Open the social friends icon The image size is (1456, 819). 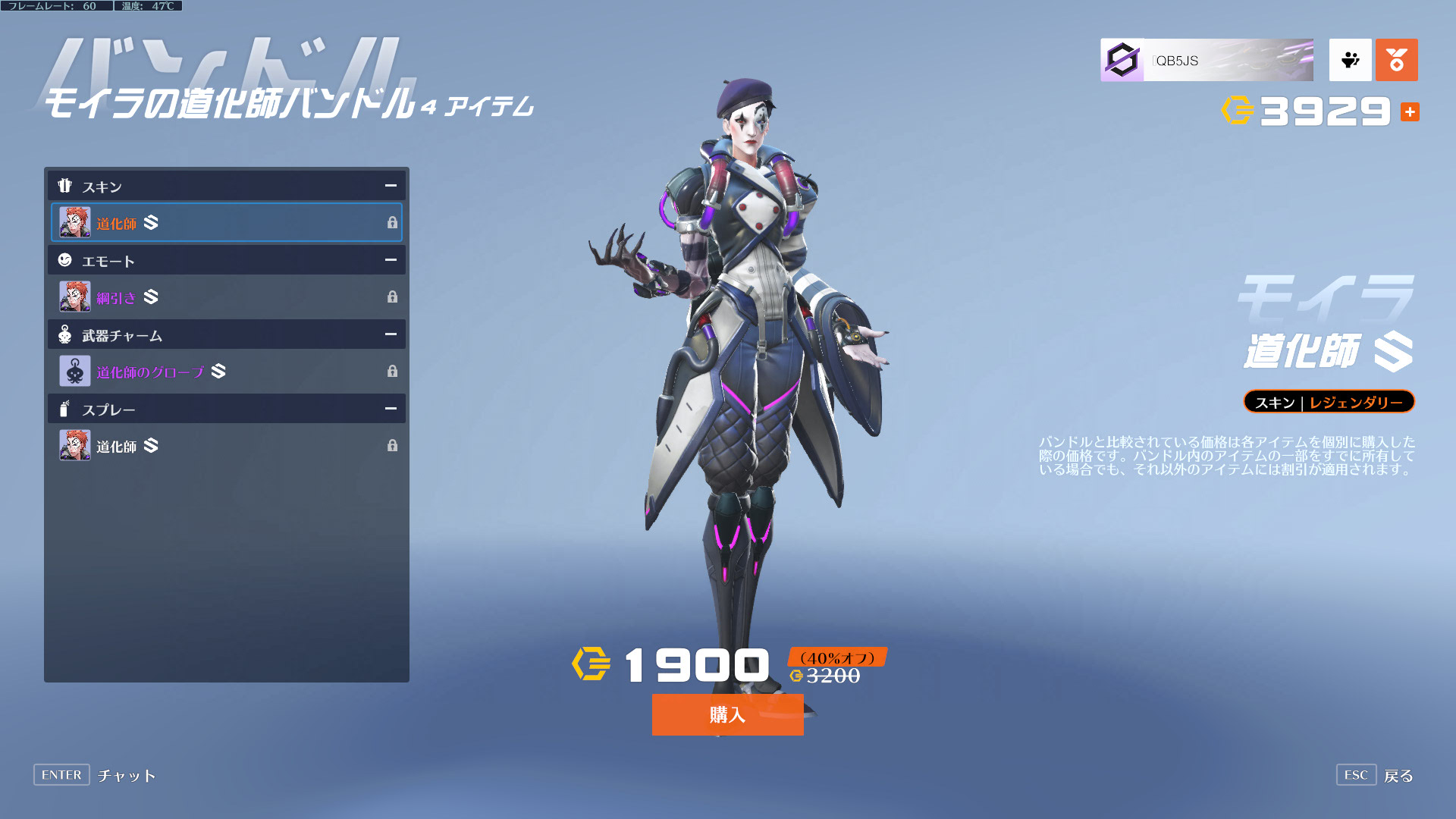coord(1350,60)
